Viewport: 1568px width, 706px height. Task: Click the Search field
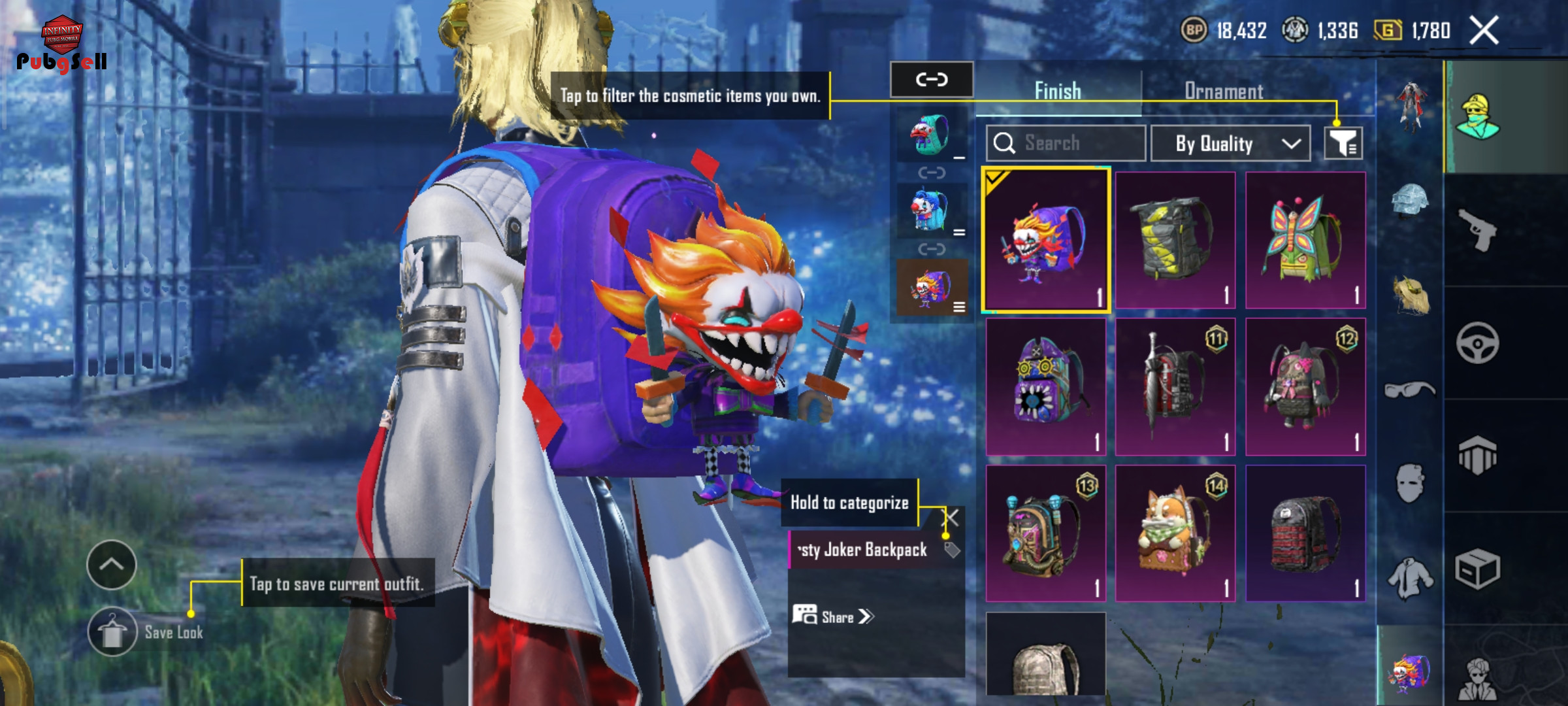tap(1066, 143)
